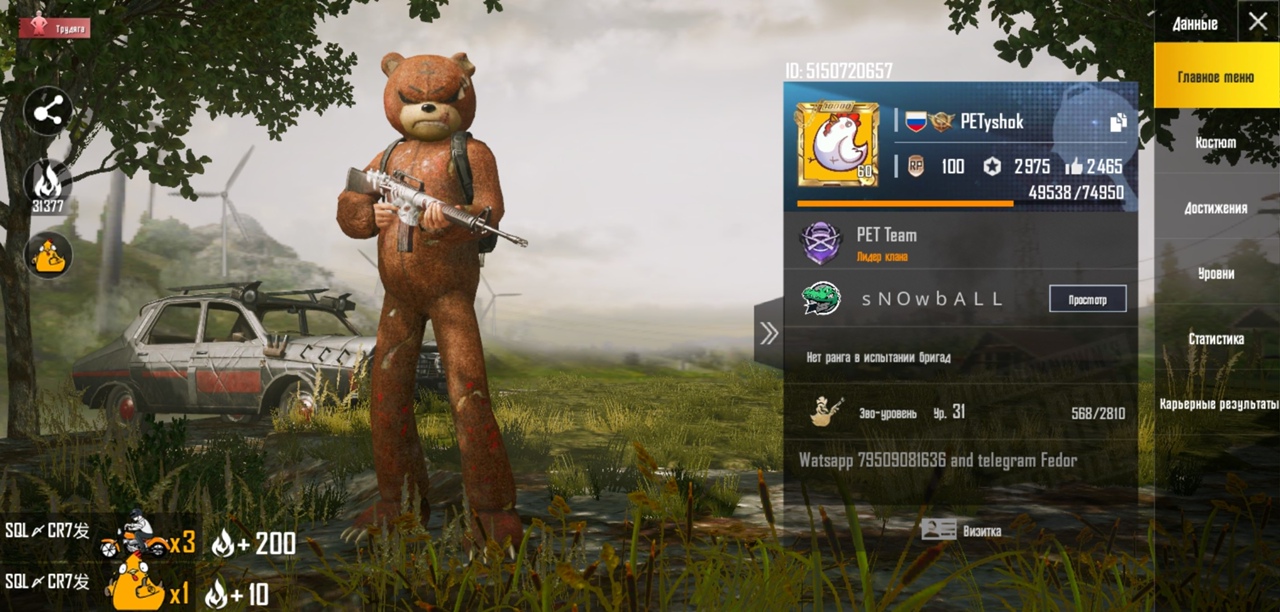This screenshot has height=612, width=1280.
Task: Select the Уровни tab
Action: tap(1216, 273)
